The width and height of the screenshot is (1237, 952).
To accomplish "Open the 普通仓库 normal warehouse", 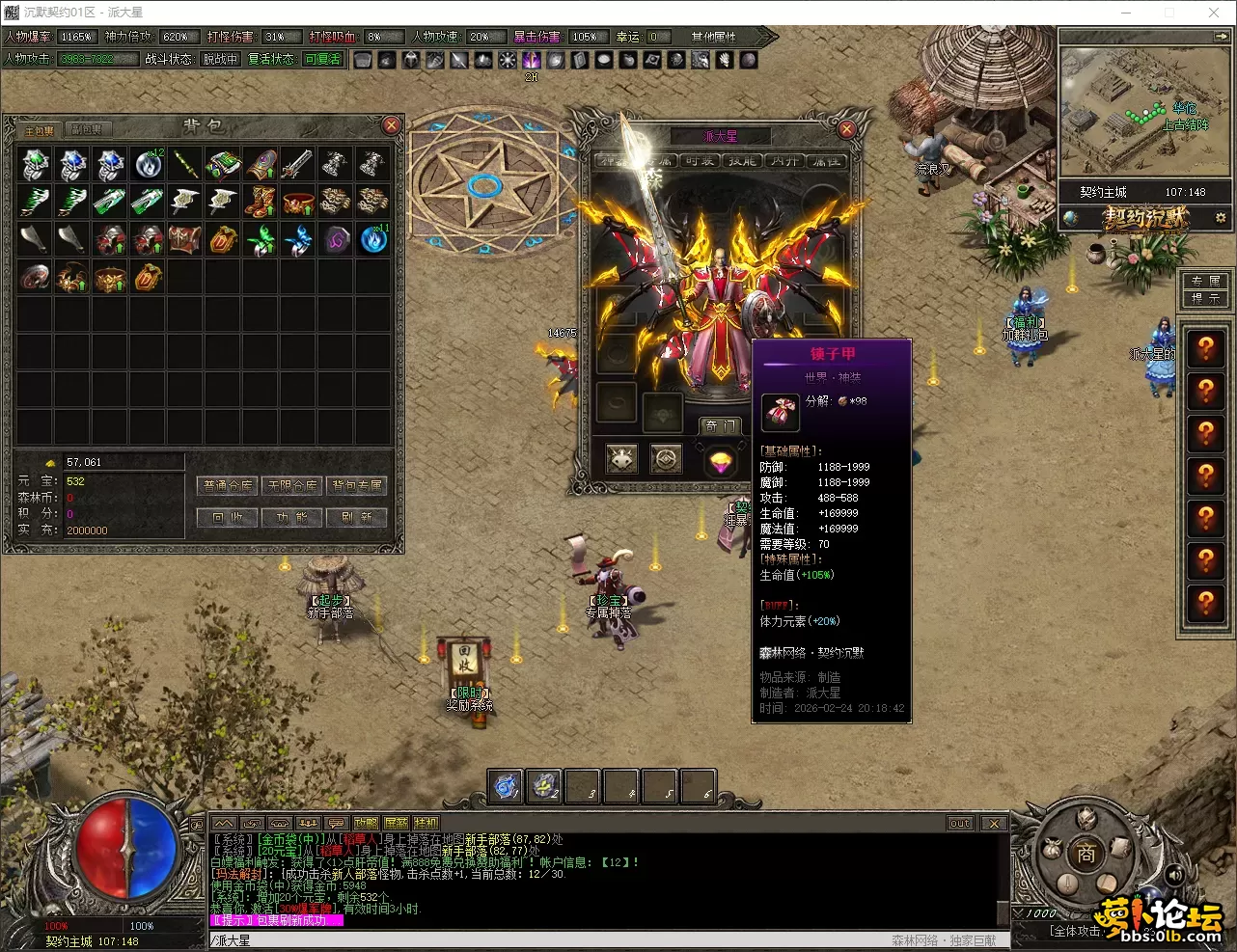I will click(228, 485).
